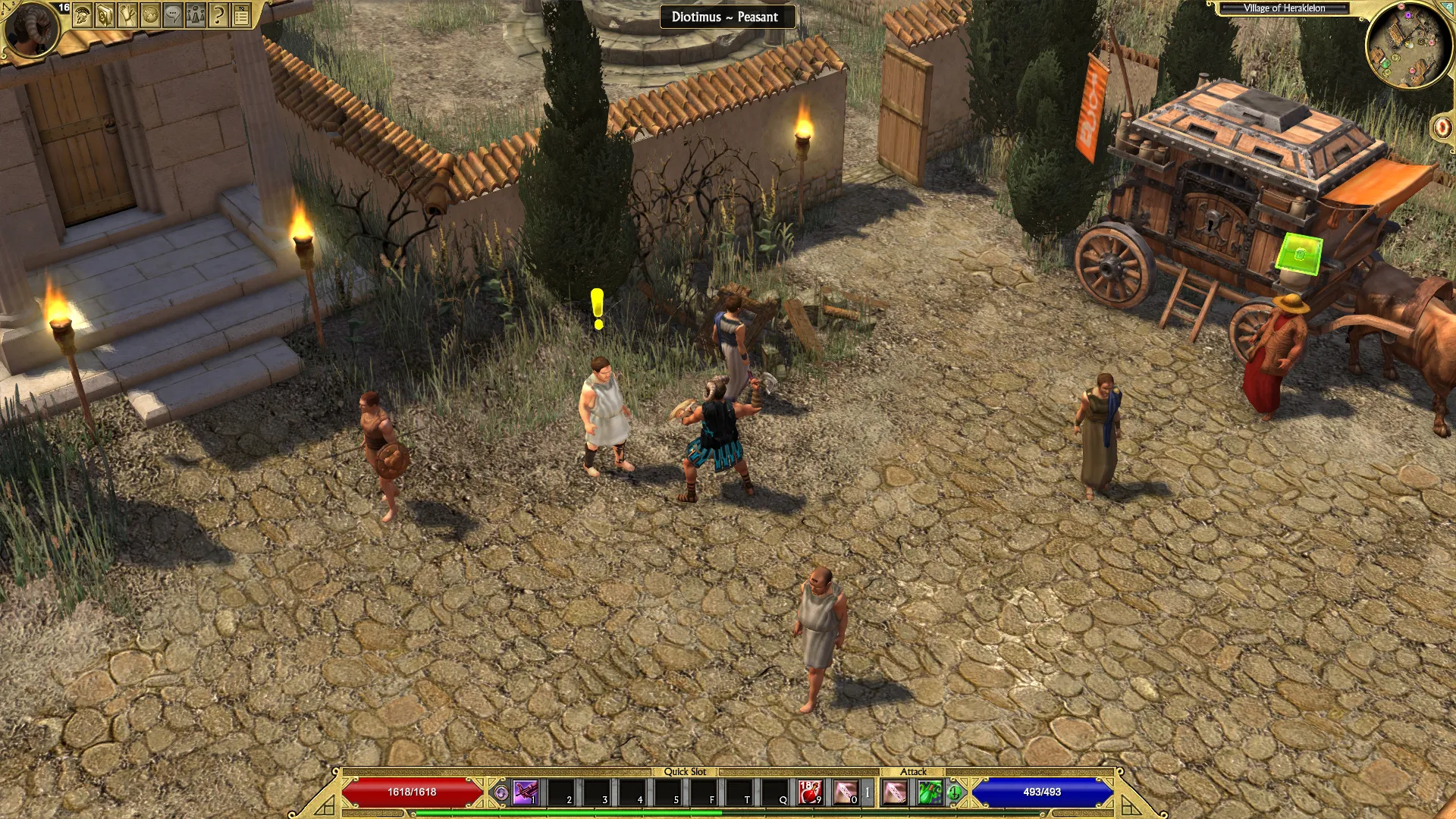Toggle the green weapon swap button
The height and width of the screenshot is (819, 1456).
(954, 793)
